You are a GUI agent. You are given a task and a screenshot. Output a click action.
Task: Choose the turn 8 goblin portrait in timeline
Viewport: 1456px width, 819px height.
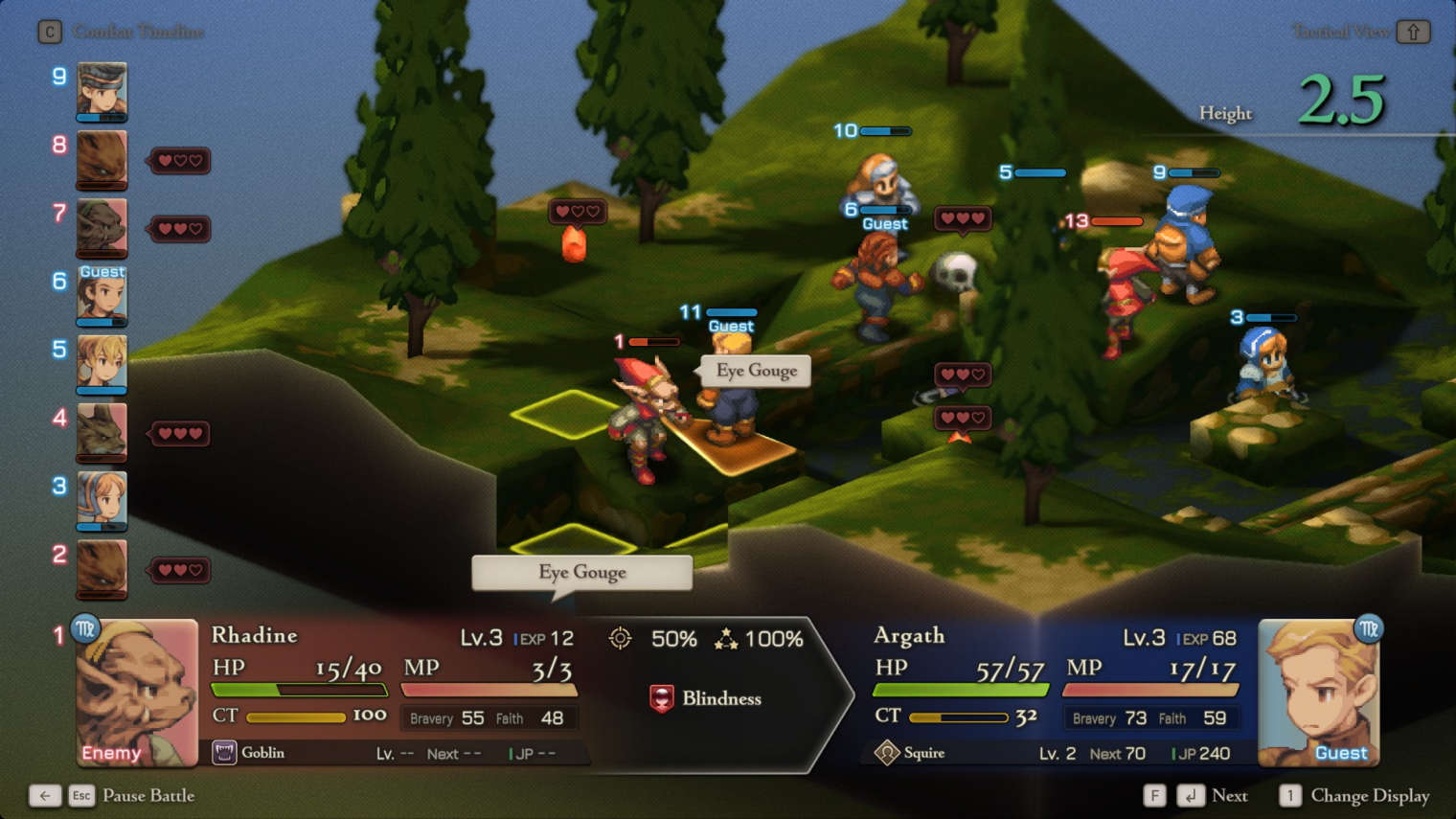pos(102,159)
